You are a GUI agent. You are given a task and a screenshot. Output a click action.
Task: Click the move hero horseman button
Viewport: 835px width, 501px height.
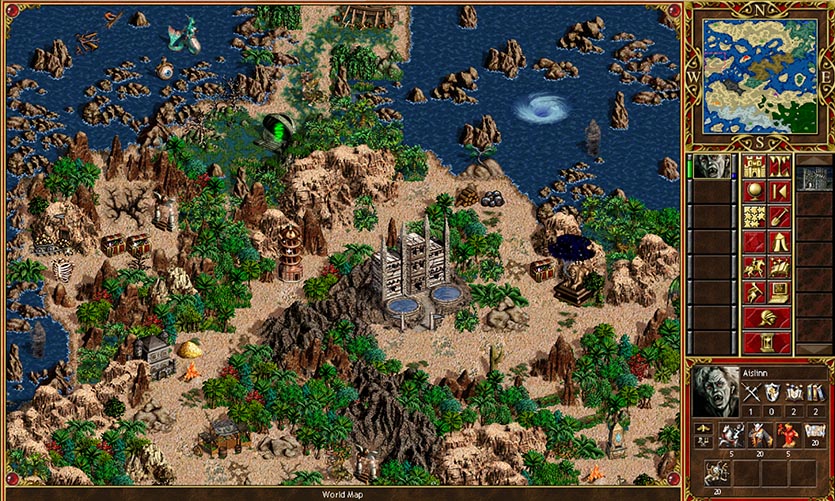(753, 267)
